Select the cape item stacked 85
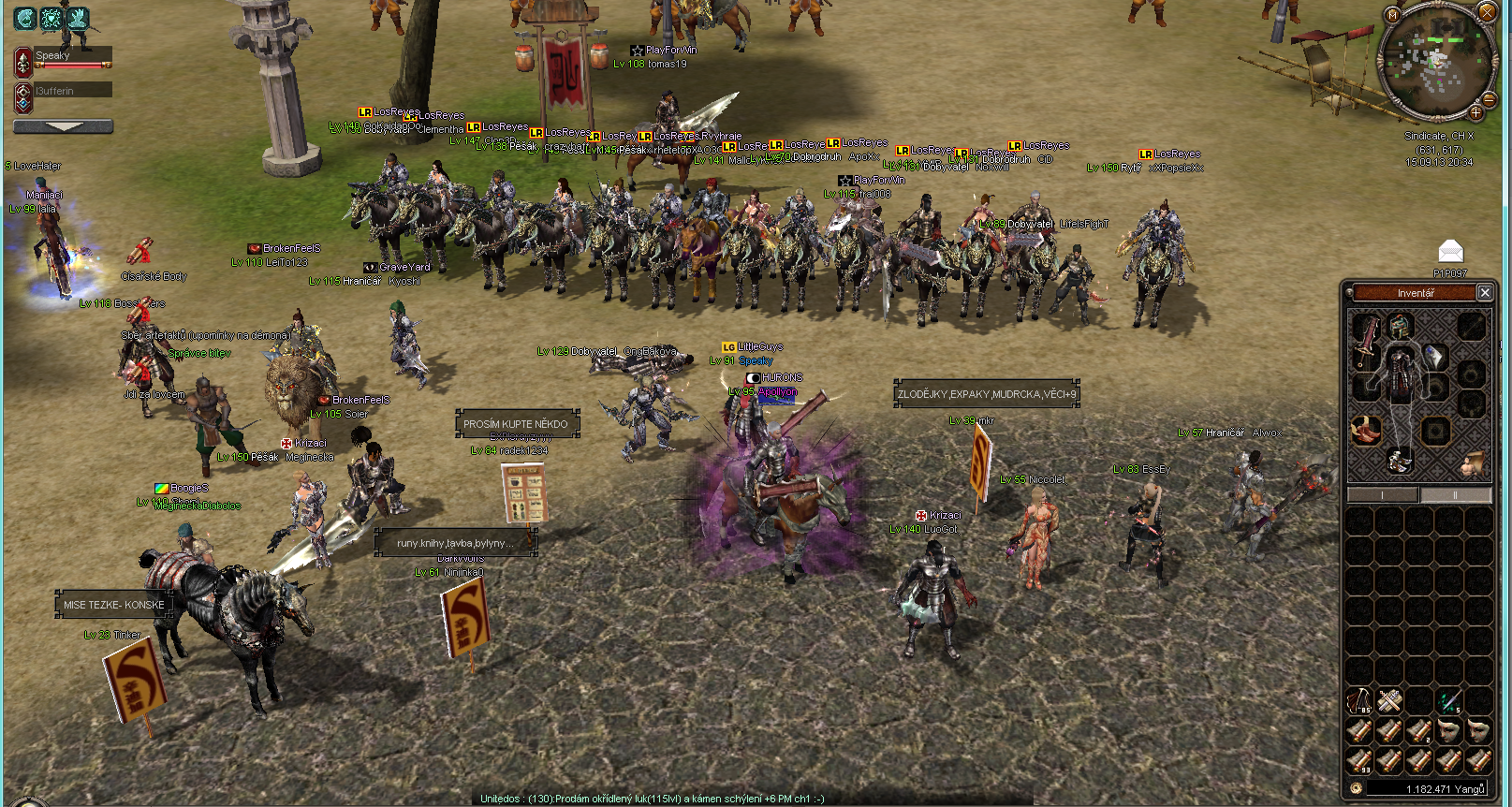Image resolution: width=1512 pixels, height=807 pixels. pyautogui.click(x=1359, y=700)
